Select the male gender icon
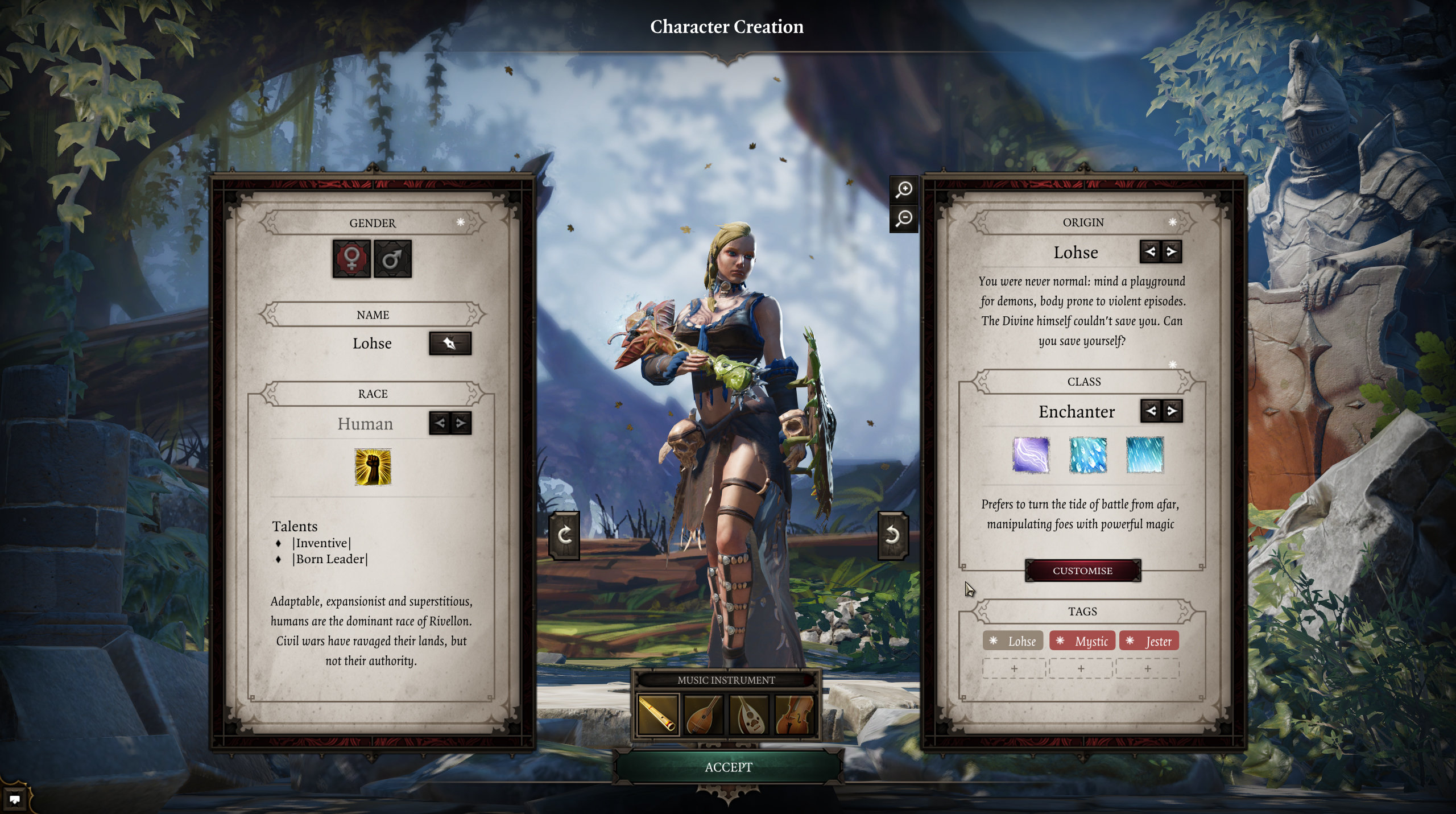1456x814 pixels. point(392,259)
